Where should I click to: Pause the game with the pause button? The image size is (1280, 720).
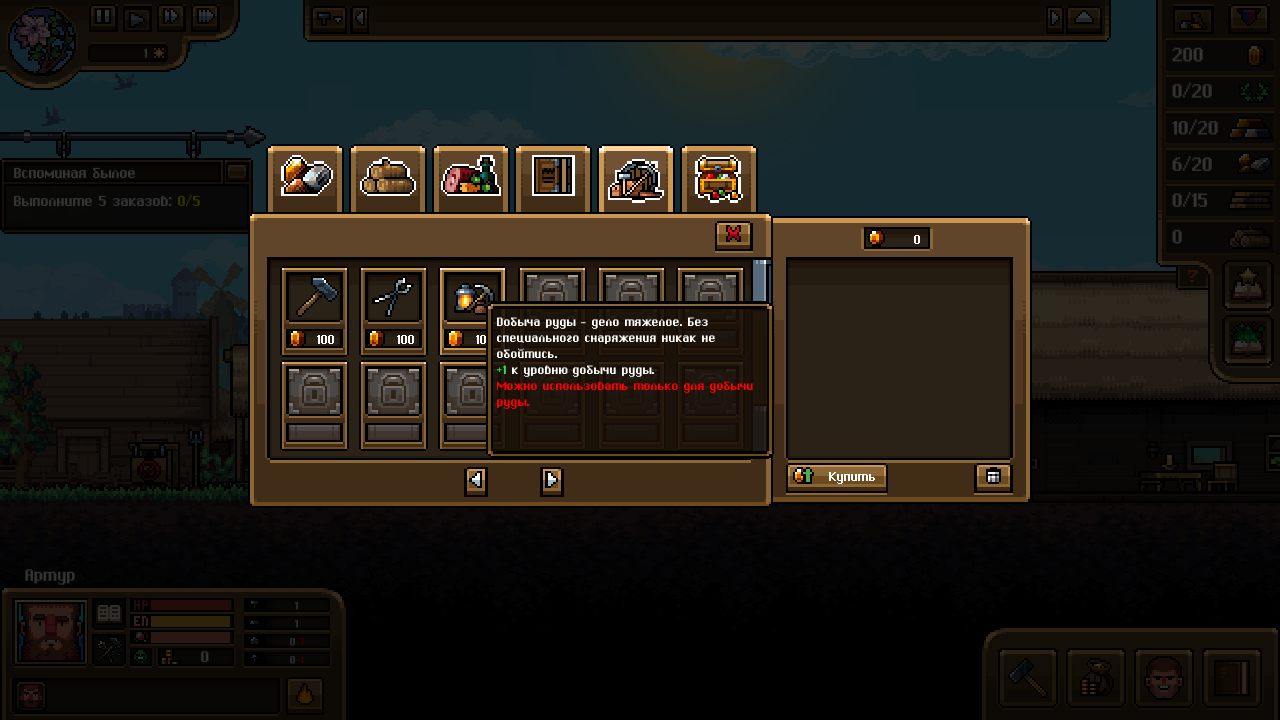click(103, 17)
